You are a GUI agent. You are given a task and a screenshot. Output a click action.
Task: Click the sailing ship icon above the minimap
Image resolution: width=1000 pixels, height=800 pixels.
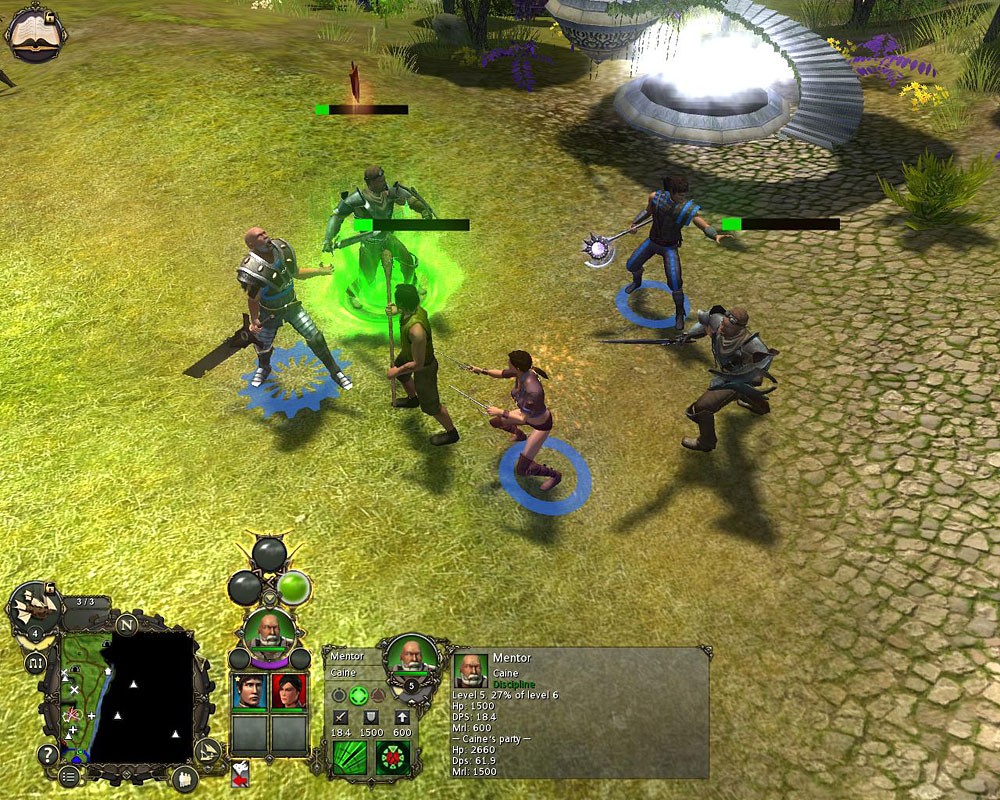pos(32,607)
